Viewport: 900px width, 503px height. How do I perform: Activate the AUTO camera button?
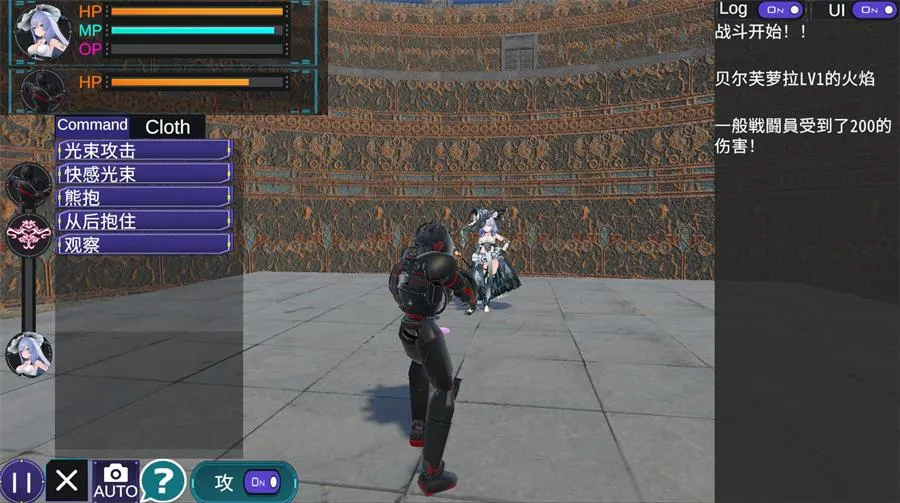pyautogui.click(x=115, y=481)
